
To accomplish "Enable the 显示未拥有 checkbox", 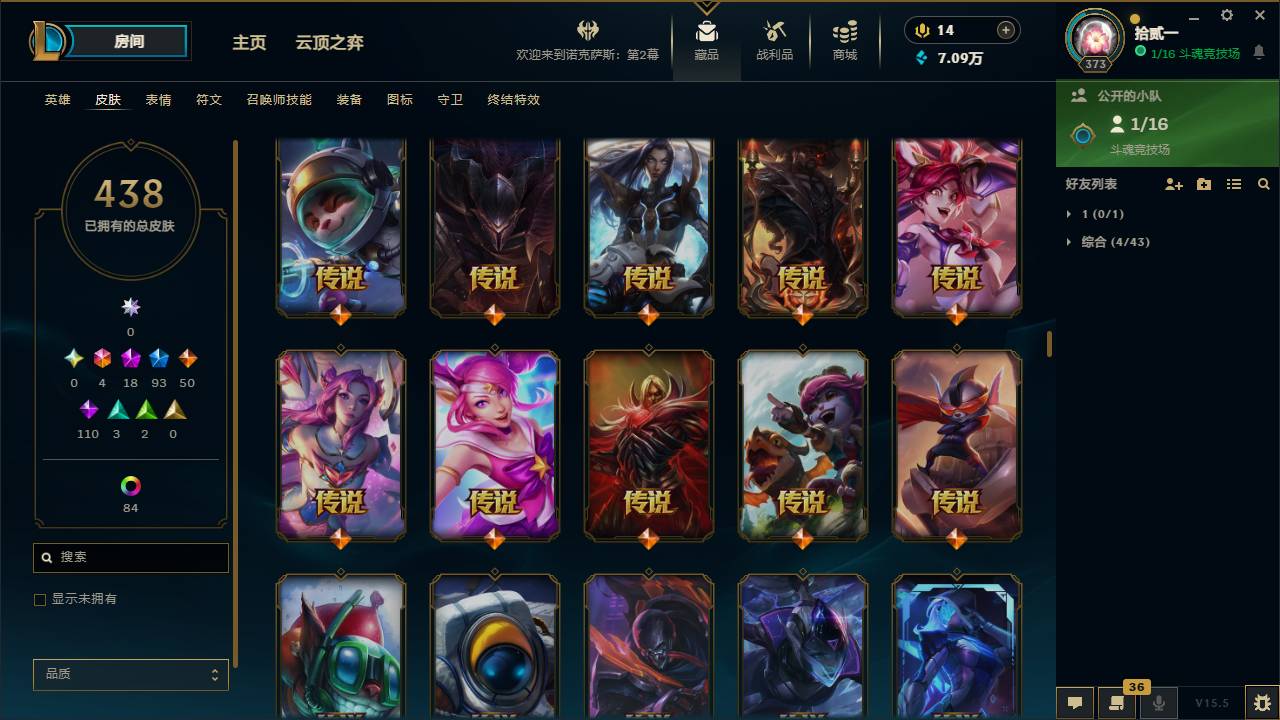I will [x=40, y=599].
